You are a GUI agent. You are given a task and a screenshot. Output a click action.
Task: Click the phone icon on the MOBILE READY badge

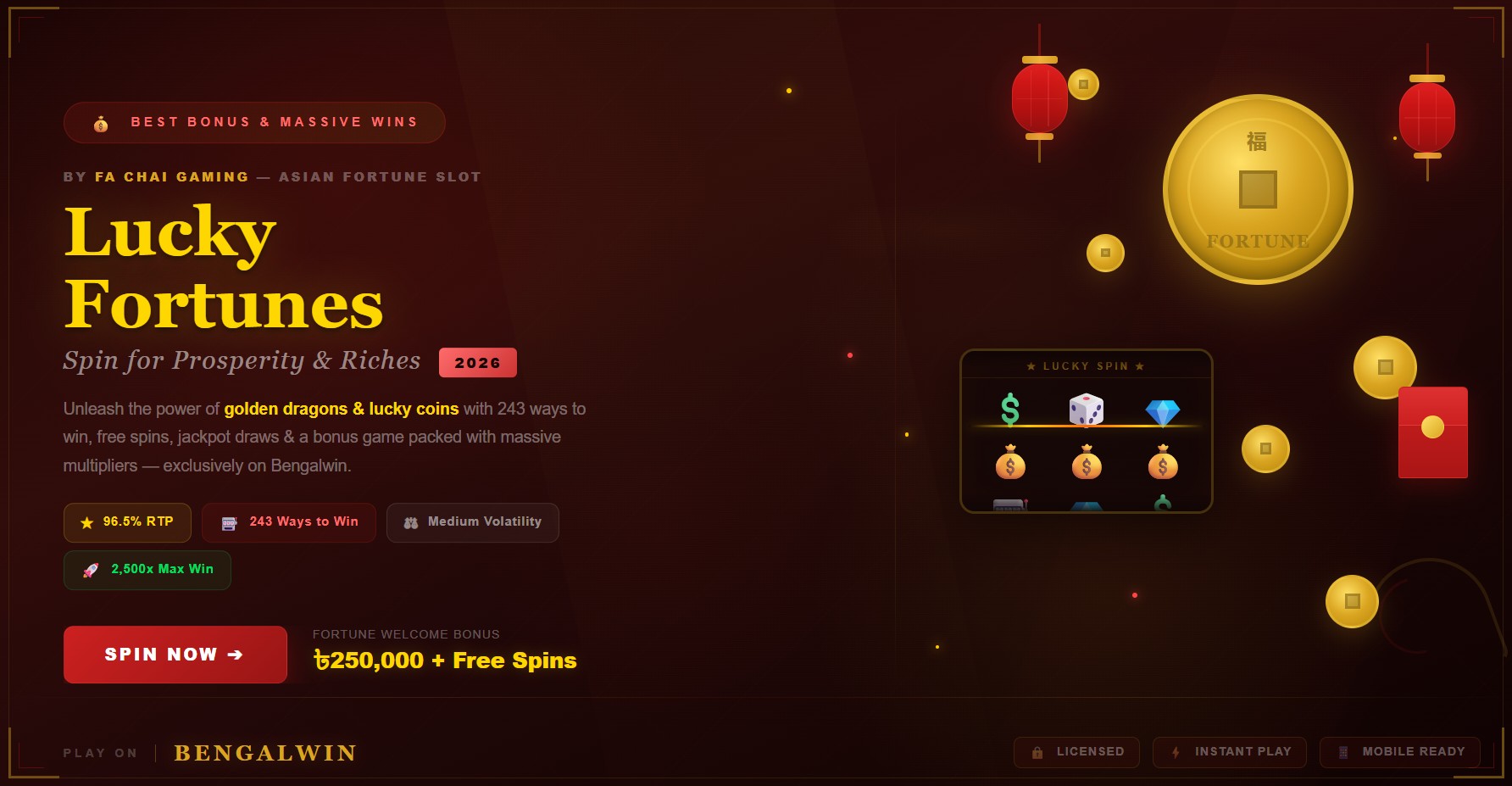click(x=1345, y=752)
